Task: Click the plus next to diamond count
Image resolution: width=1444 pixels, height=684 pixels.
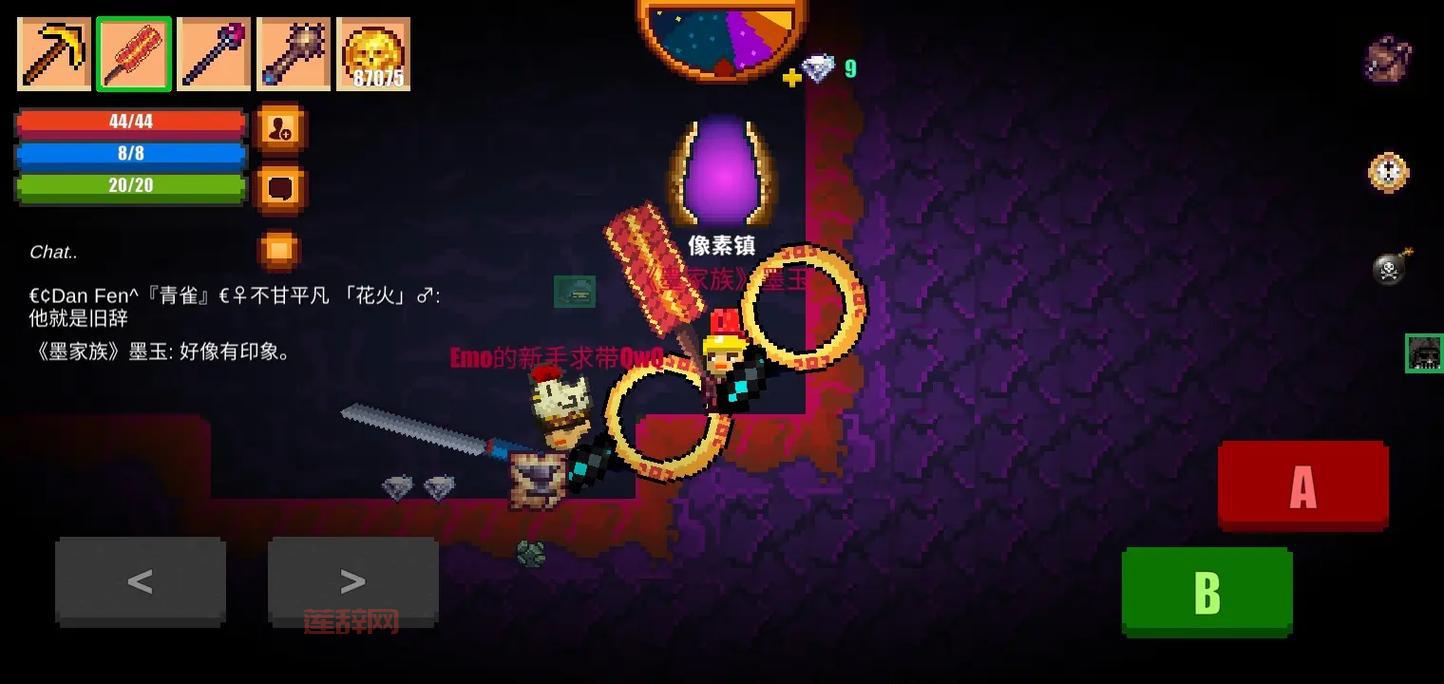Action: point(791,77)
